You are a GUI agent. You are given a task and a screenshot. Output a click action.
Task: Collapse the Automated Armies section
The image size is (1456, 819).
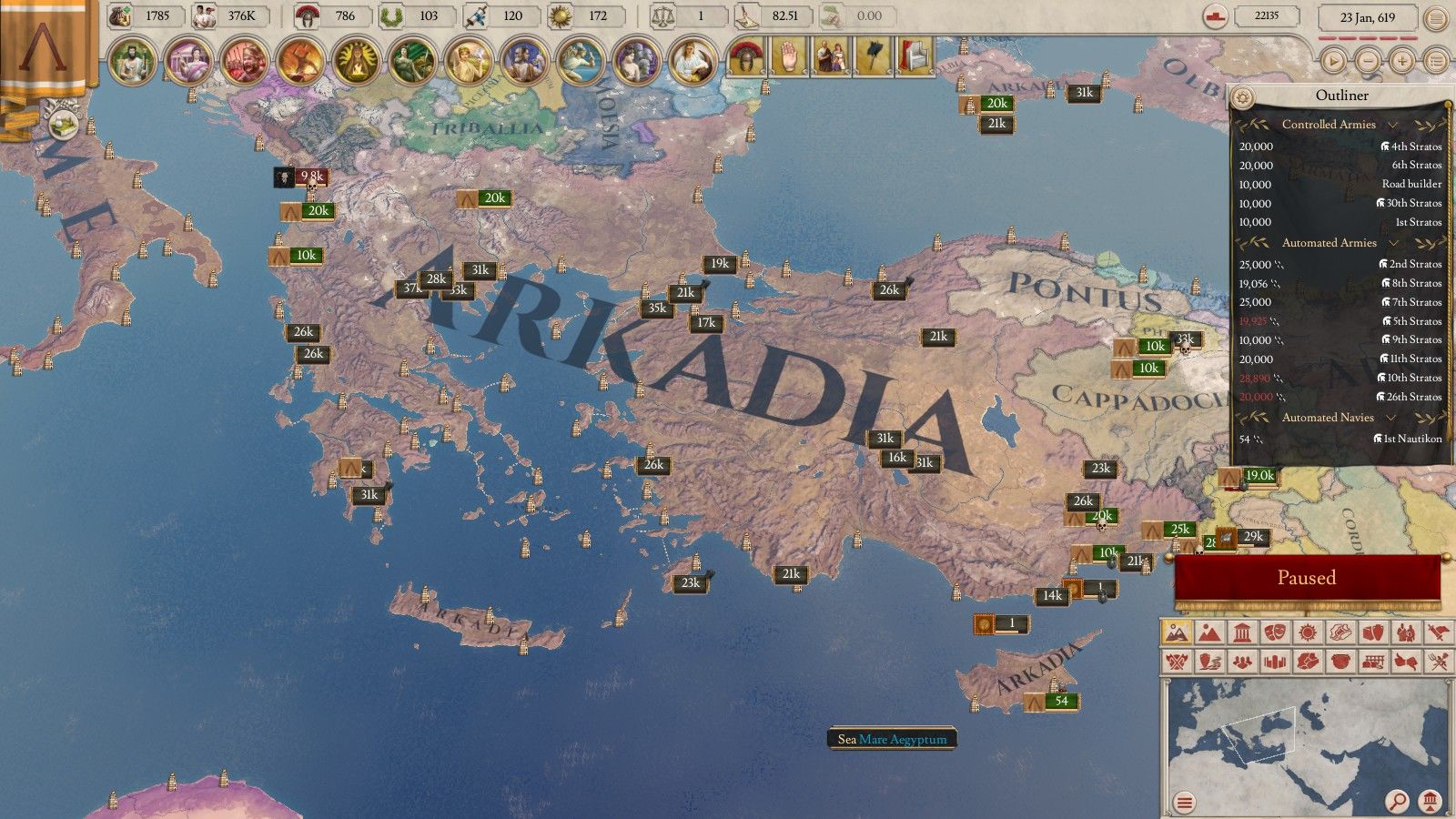point(1394,243)
